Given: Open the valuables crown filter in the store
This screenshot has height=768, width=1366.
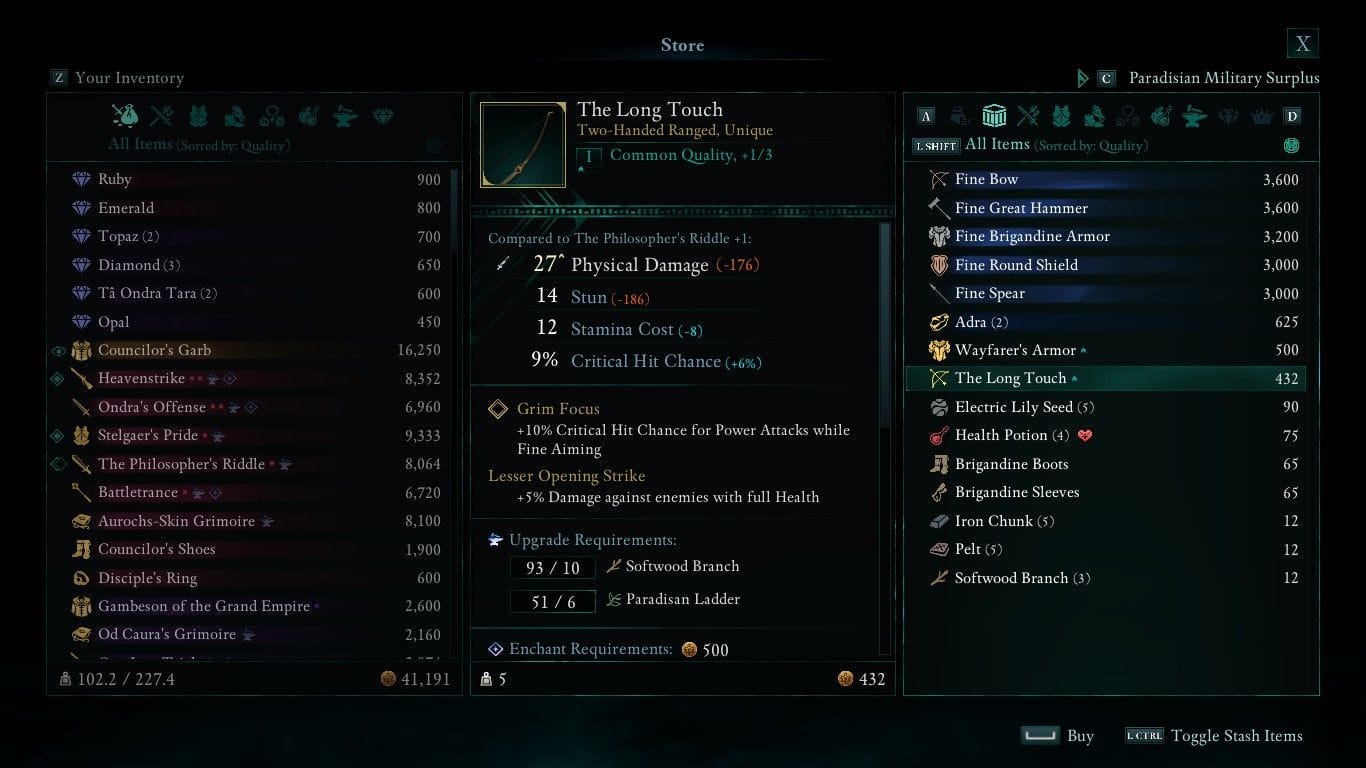Looking at the screenshot, I should [x=1262, y=116].
